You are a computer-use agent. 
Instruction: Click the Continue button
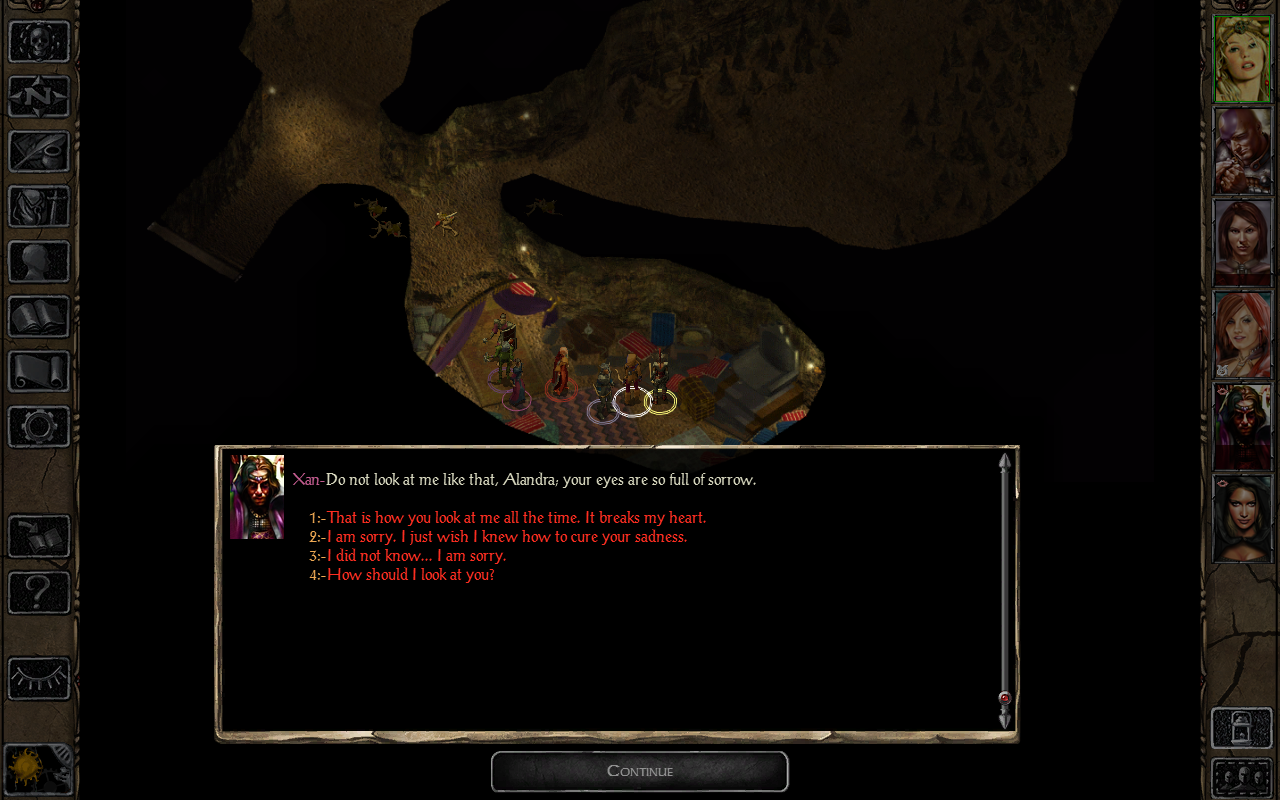click(x=640, y=771)
